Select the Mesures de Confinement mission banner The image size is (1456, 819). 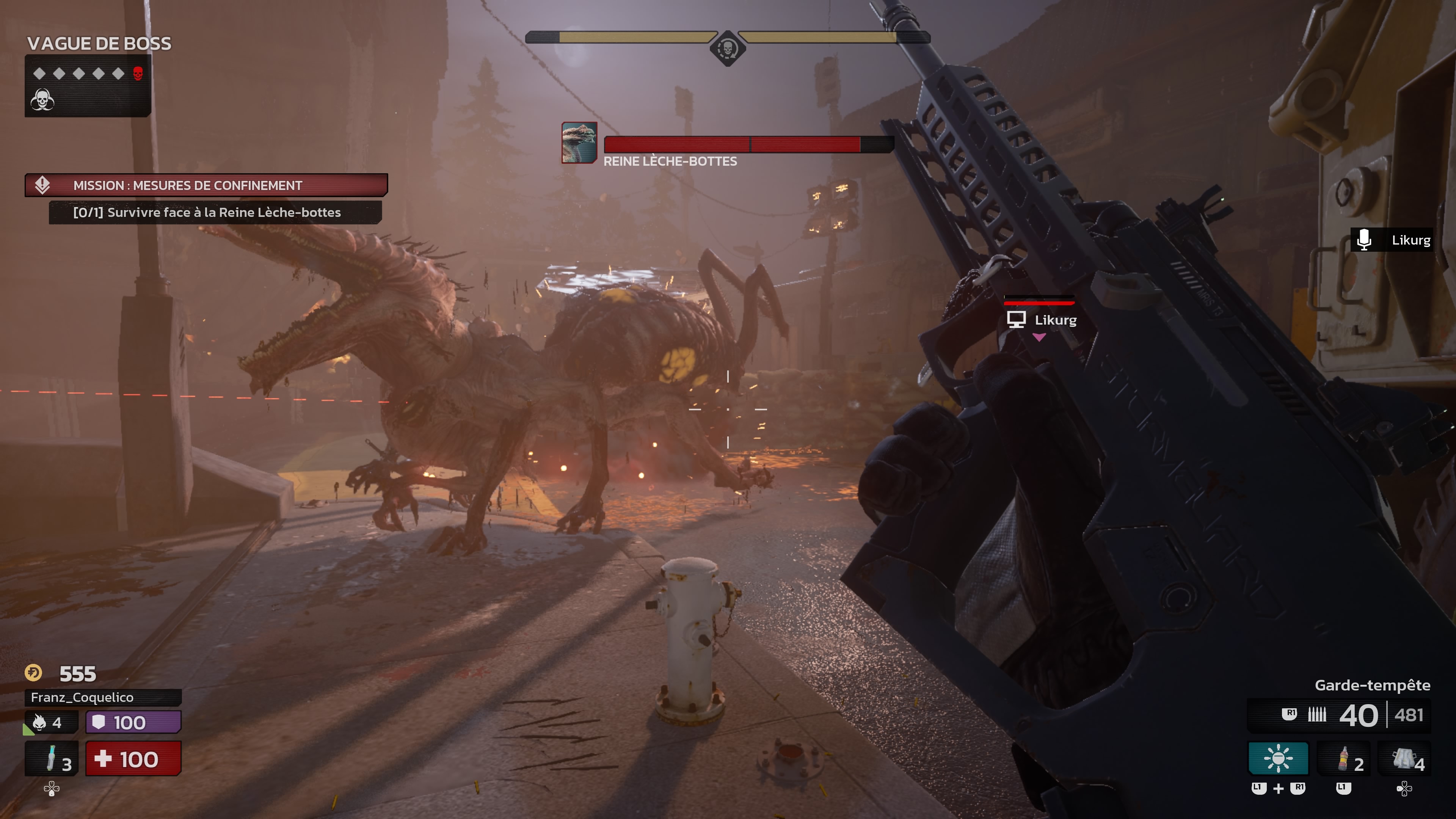tap(206, 185)
